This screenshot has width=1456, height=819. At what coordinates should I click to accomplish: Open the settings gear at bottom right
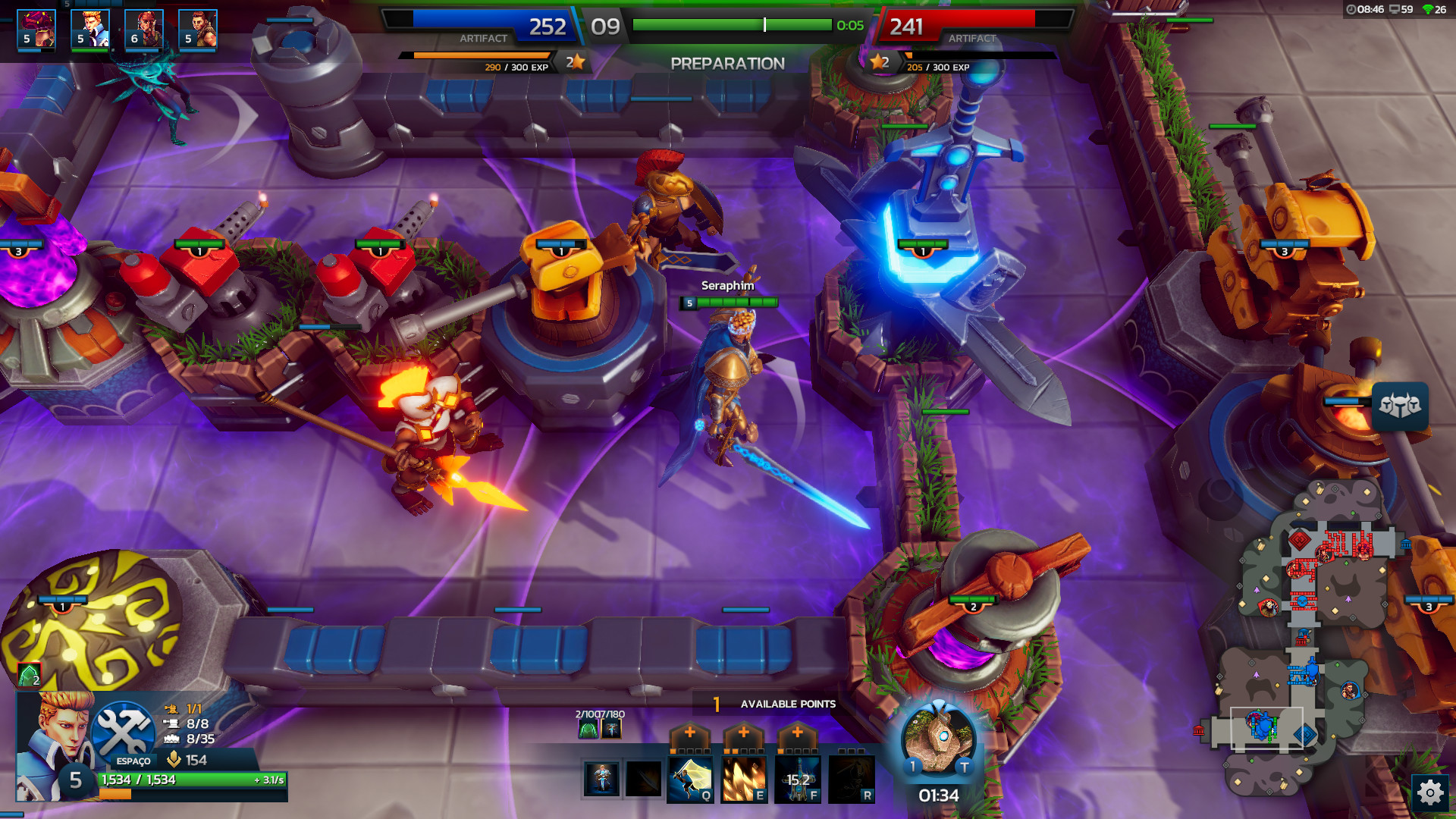1430,791
